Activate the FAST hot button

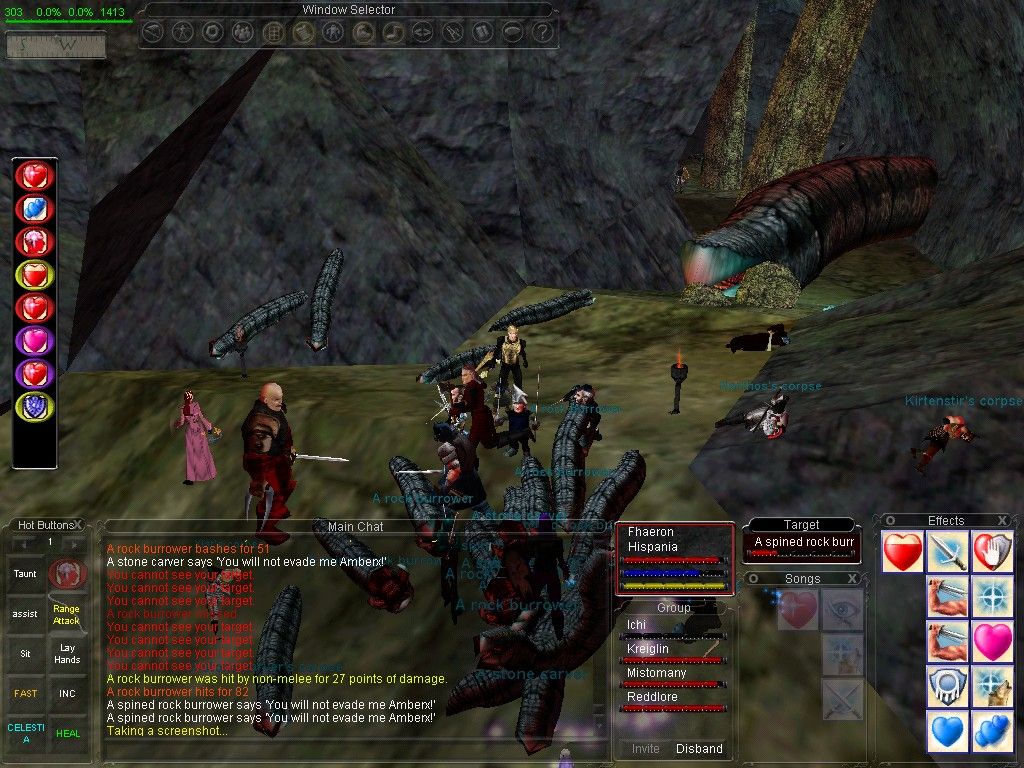(24, 692)
